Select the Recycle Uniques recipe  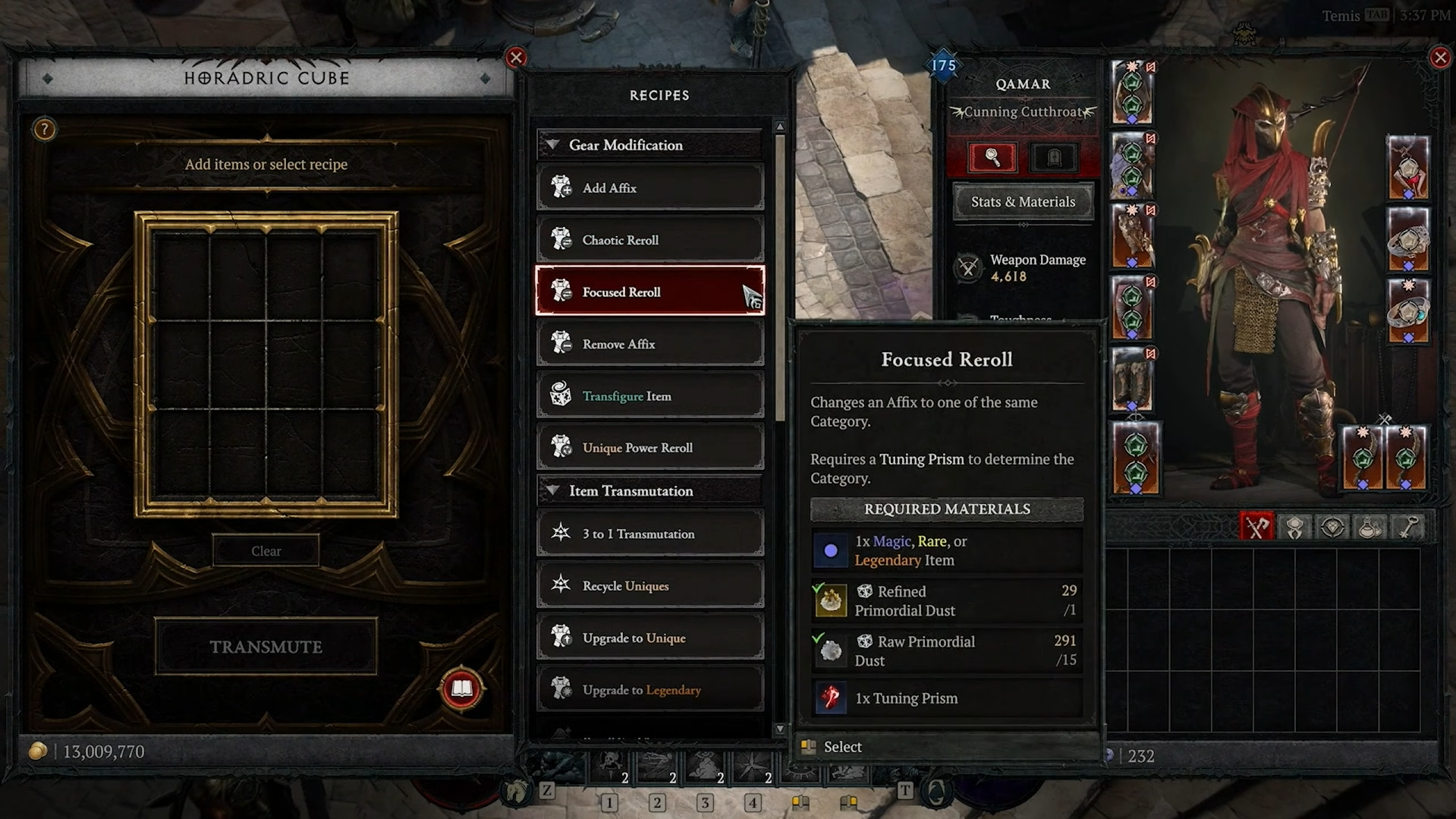point(649,586)
